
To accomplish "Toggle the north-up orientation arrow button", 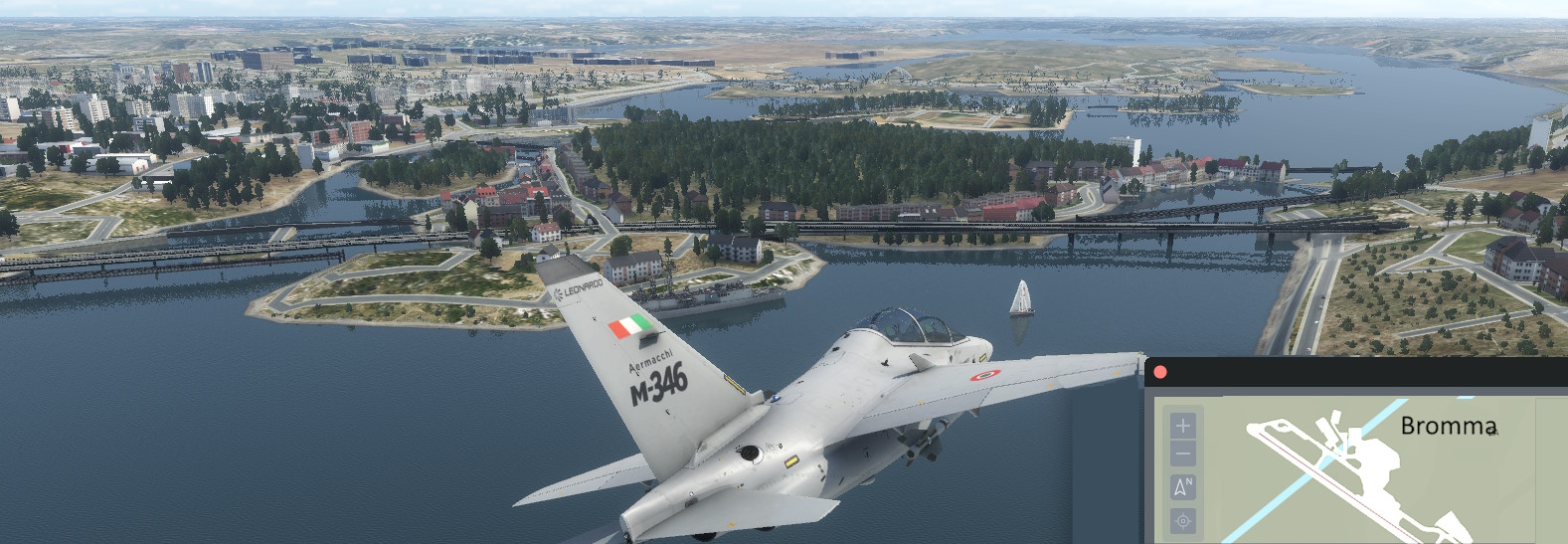I will [1183, 487].
